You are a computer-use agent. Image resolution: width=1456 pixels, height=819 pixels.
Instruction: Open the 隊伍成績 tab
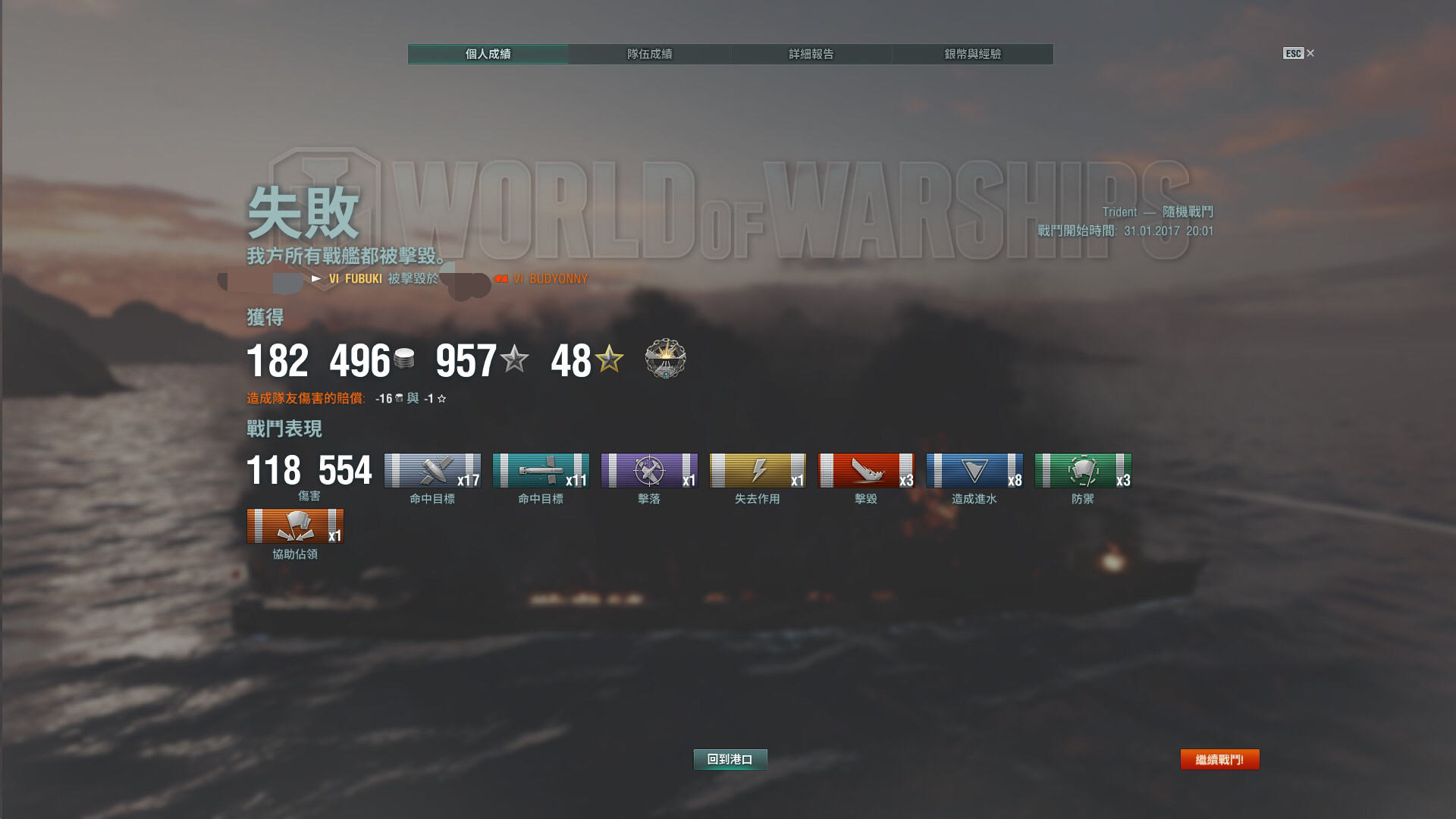649,54
